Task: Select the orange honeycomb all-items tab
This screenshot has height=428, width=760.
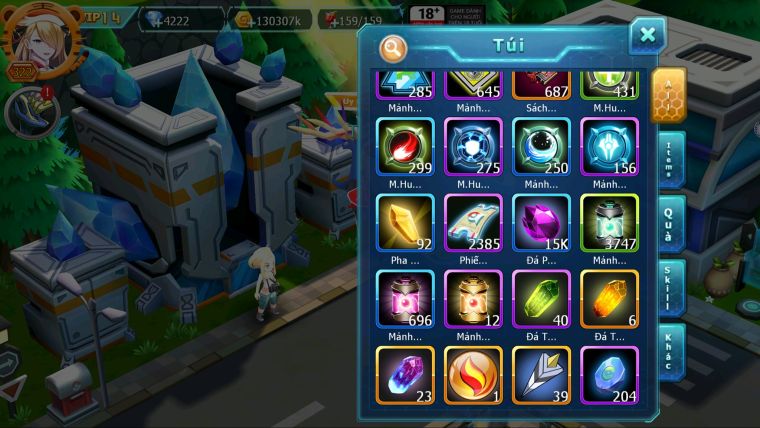Action: [668, 95]
